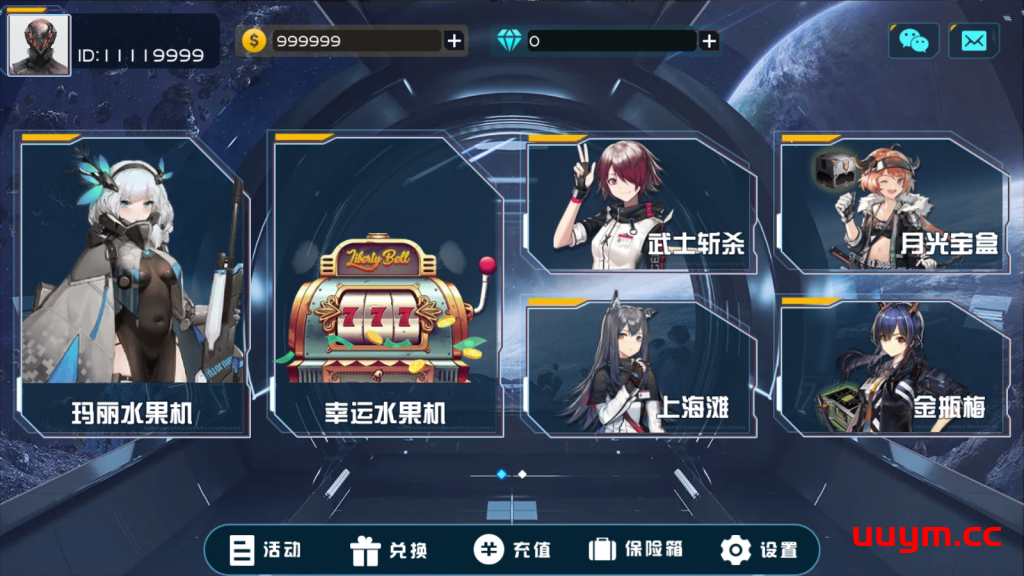Image resolution: width=1024 pixels, height=576 pixels.
Task: Enter the 上海滩 game tile
Action: [x=642, y=369]
